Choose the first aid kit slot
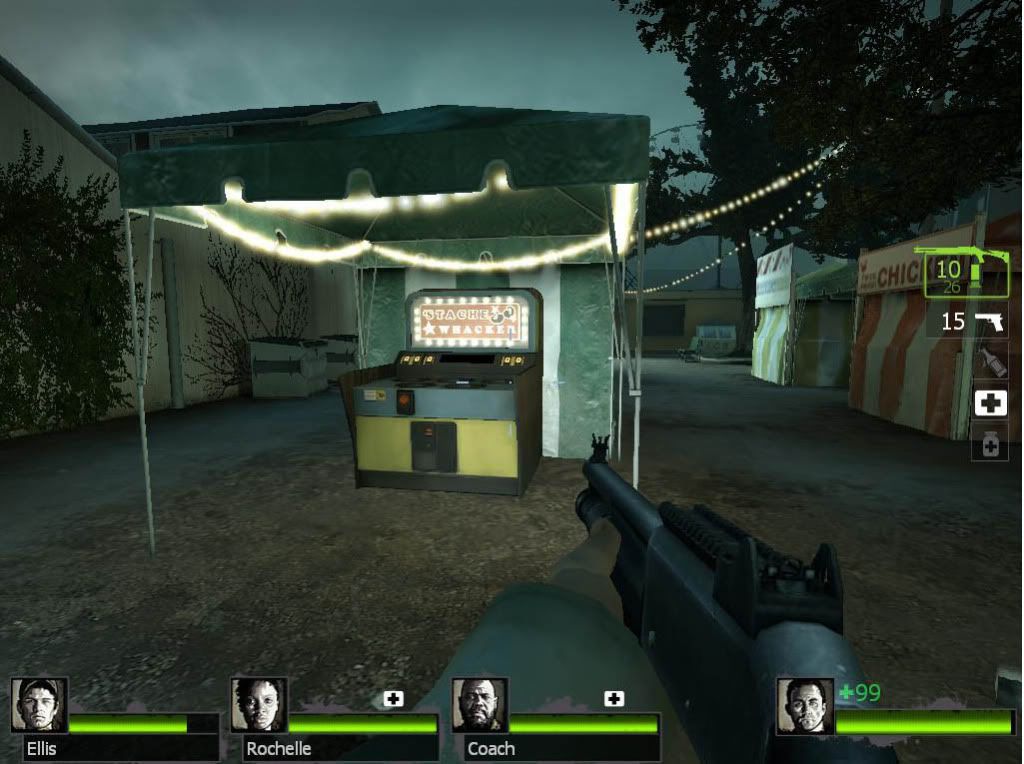 point(990,403)
